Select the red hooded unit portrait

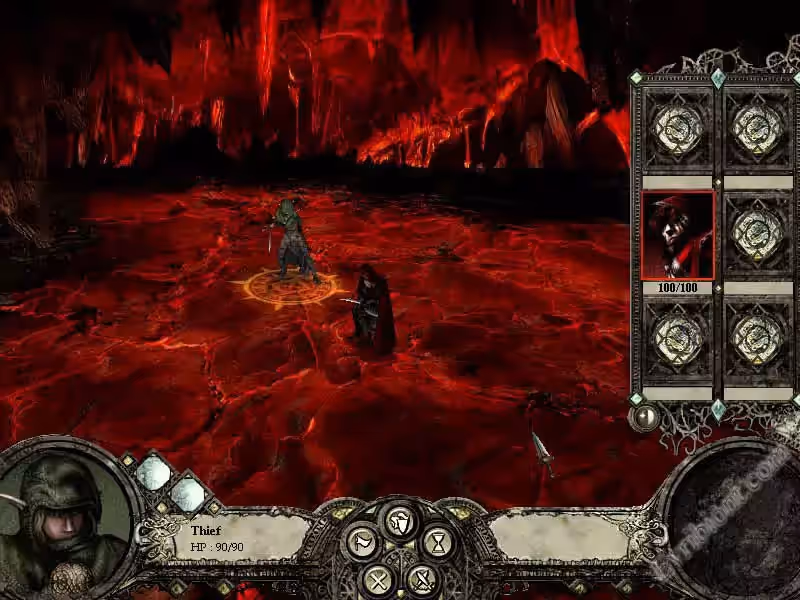click(x=678, y=236)
